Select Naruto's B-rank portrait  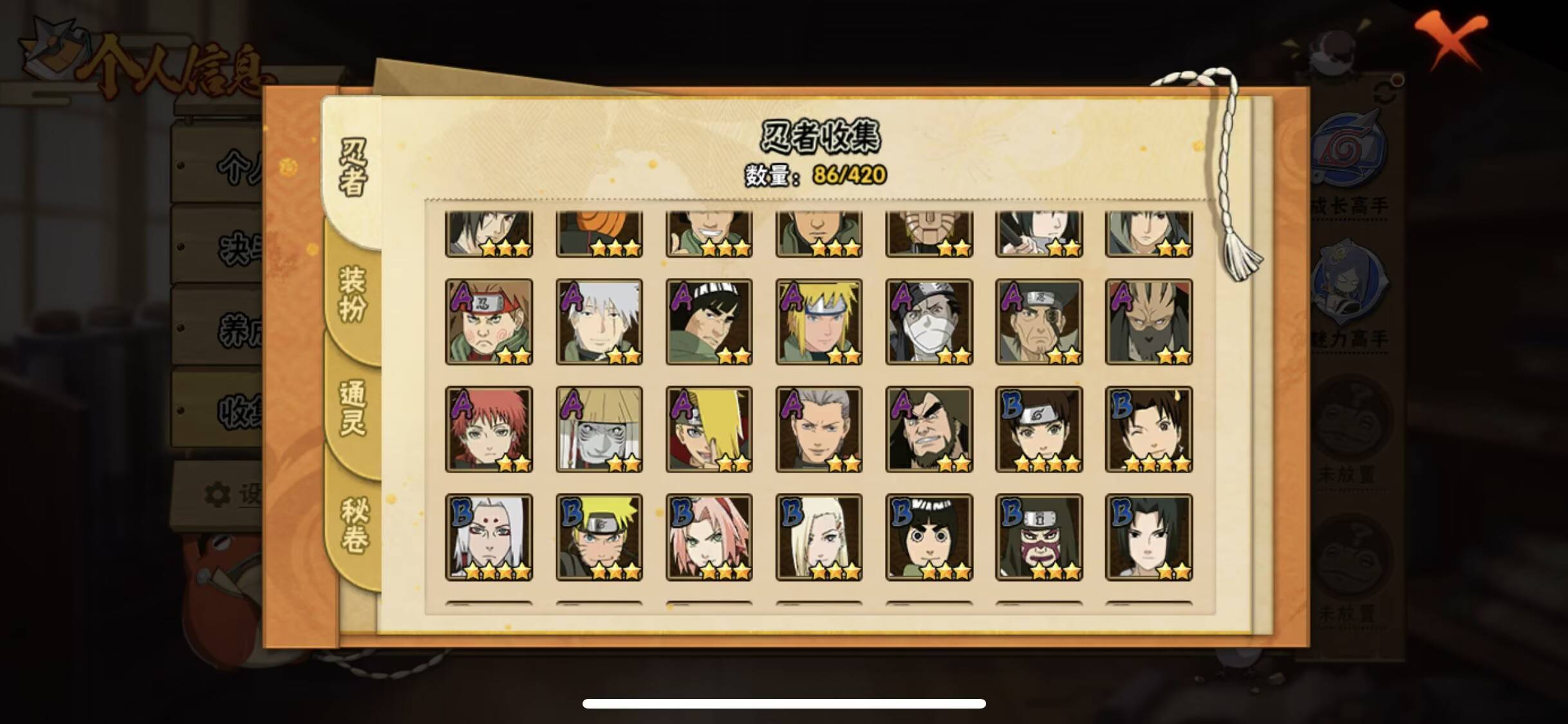[x=599, y=536]
